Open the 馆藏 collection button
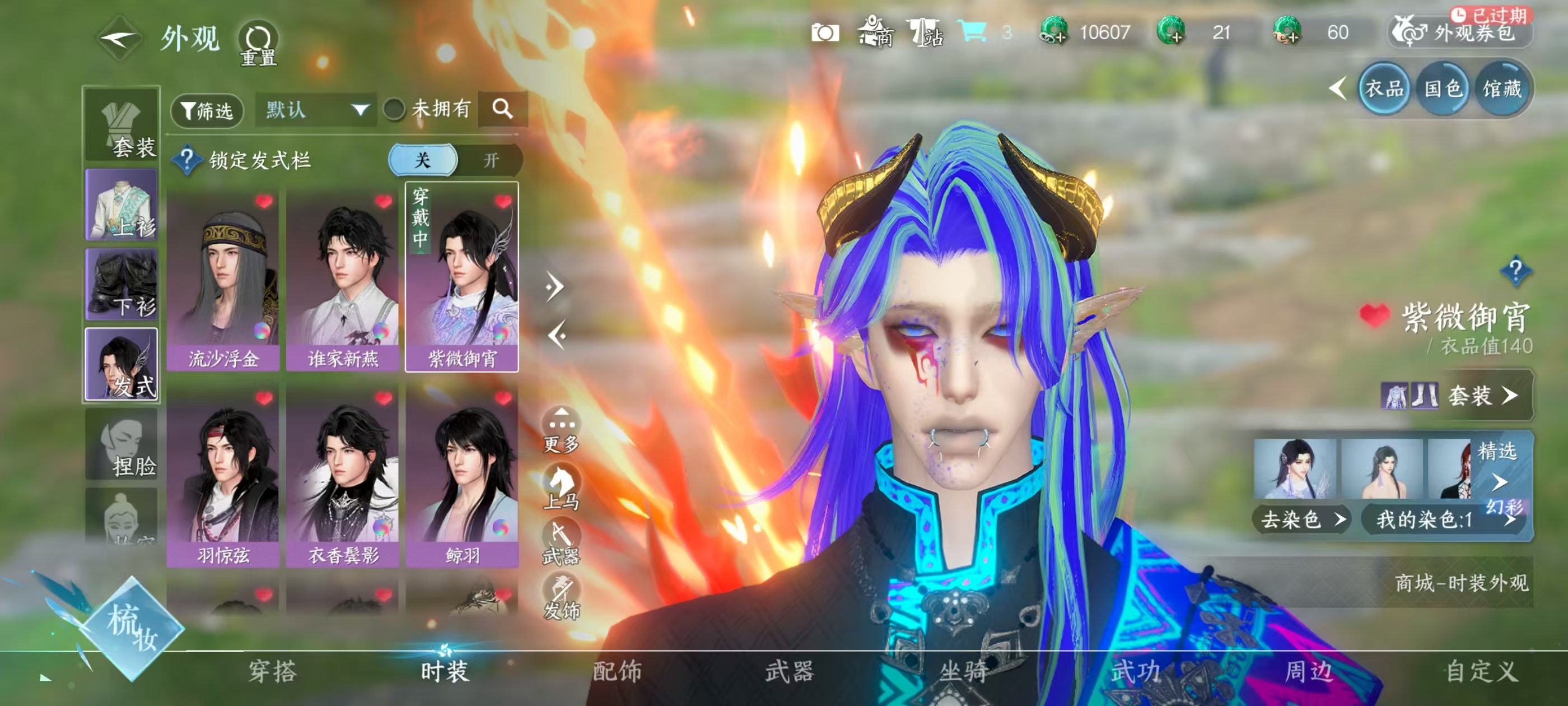Screen dimensions: 1568x706 coord(1501,90)
